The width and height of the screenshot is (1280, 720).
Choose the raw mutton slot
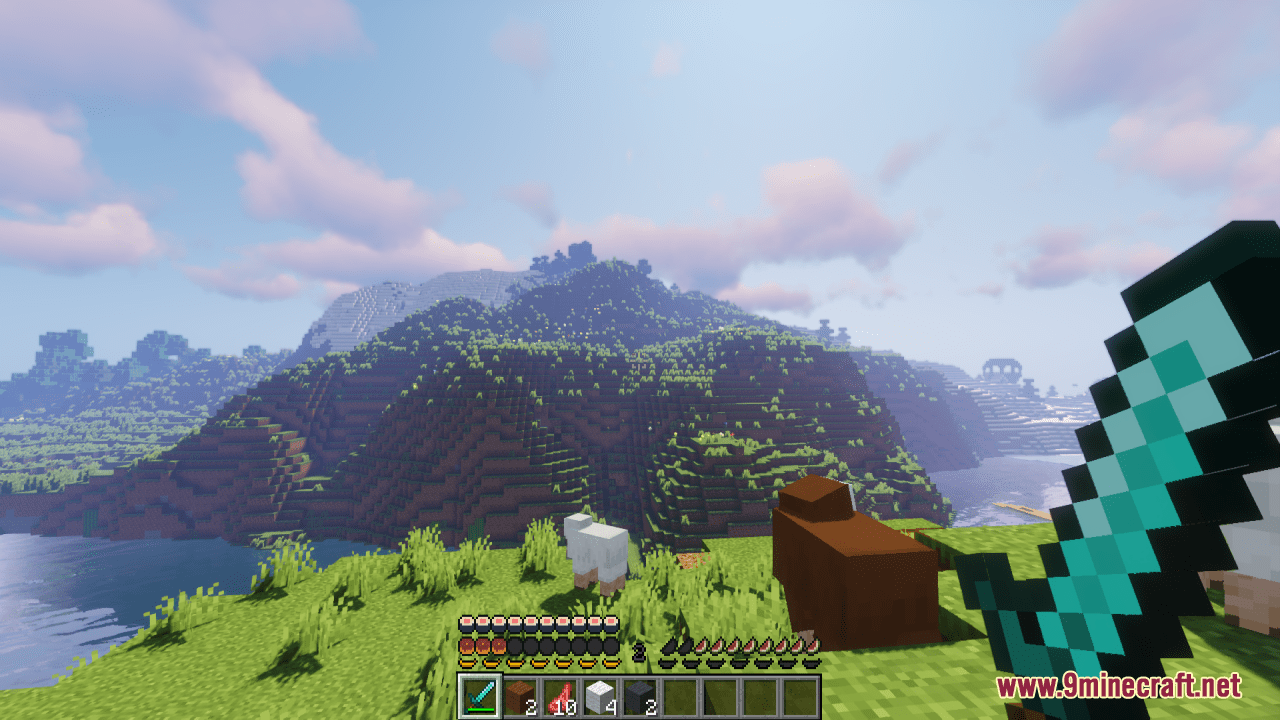pyautogui.click(x=560, y=696)
